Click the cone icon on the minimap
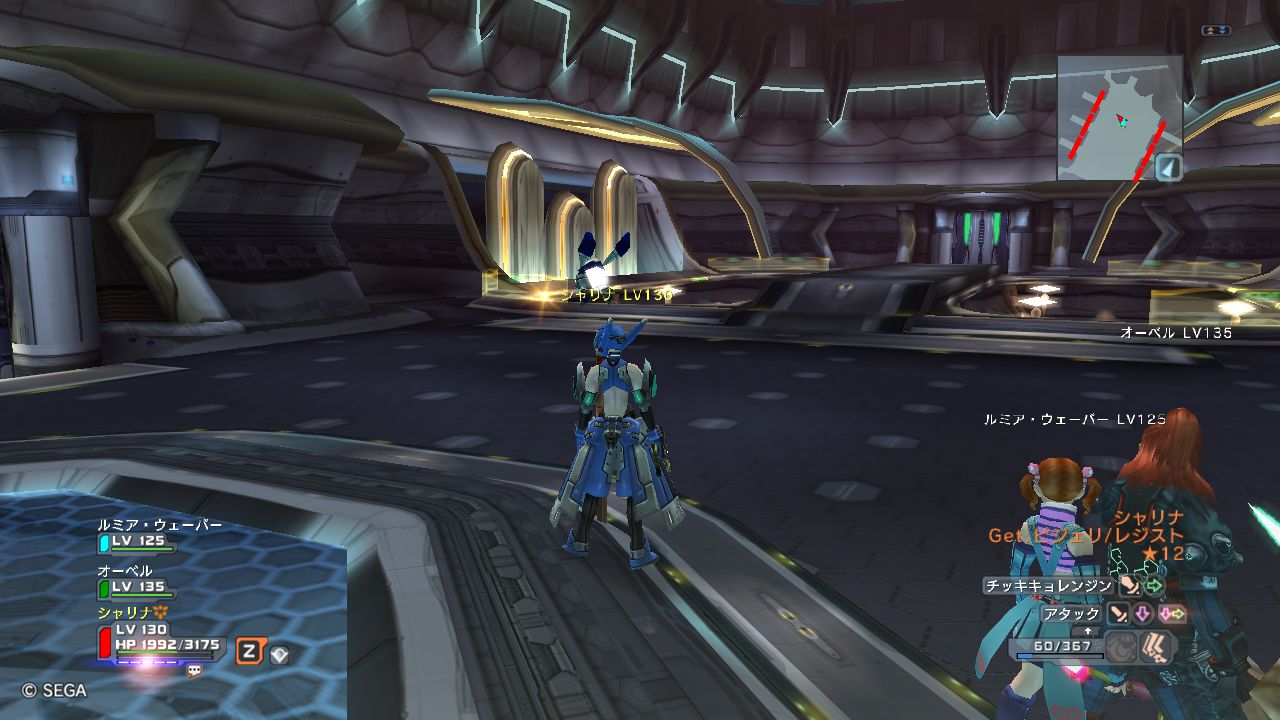1280x720 pixels. (x=1169, y=168)
